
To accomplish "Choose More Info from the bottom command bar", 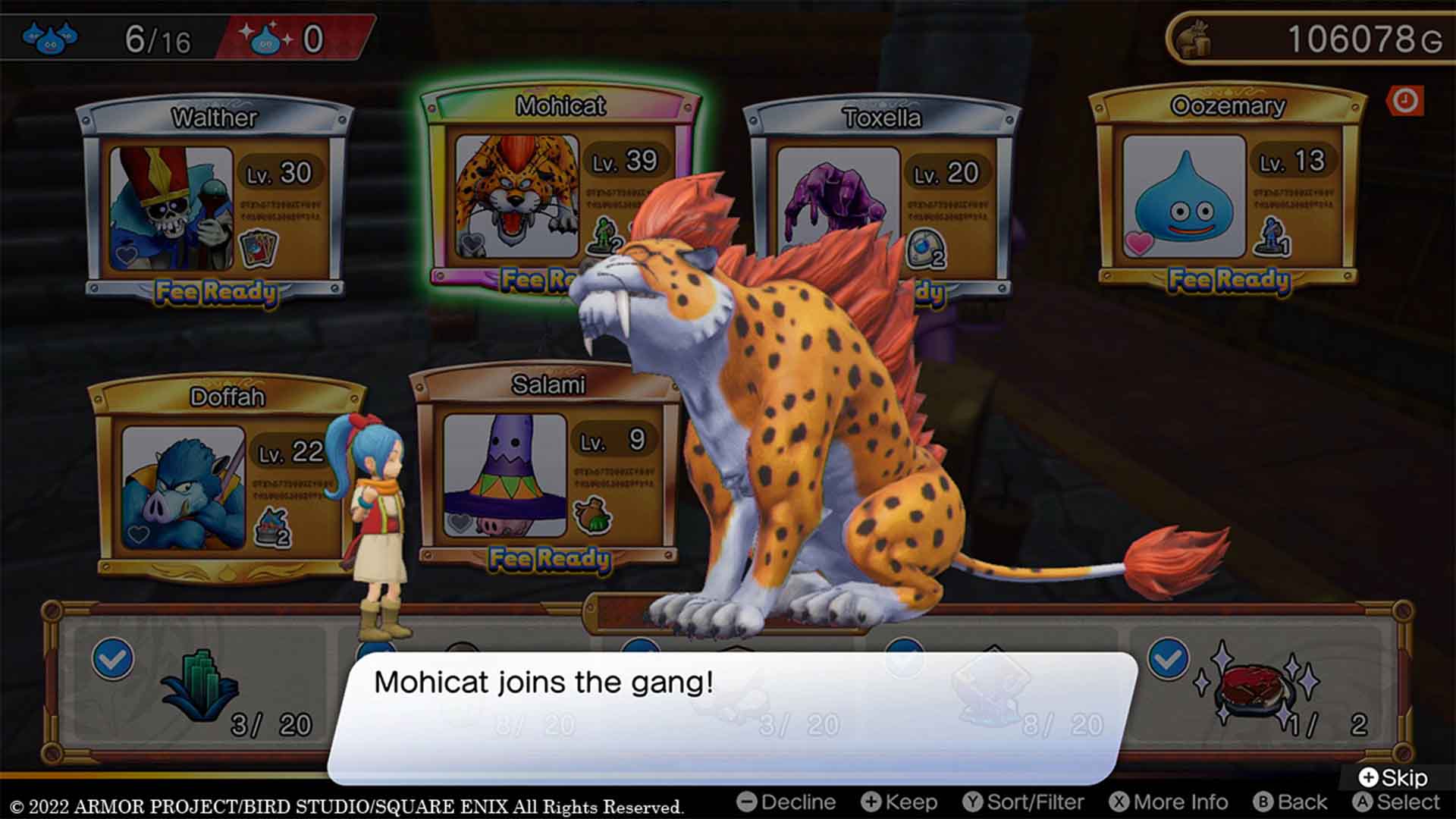I will 1172,802.
